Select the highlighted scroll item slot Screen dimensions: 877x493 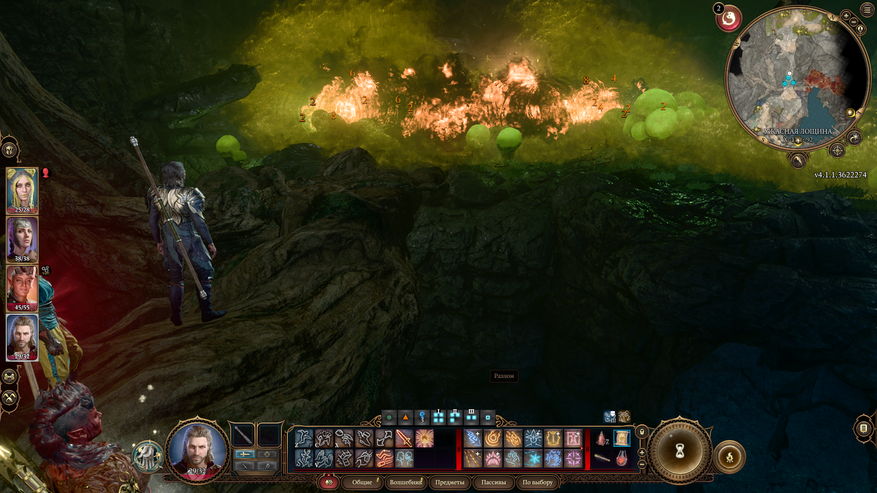622,438
